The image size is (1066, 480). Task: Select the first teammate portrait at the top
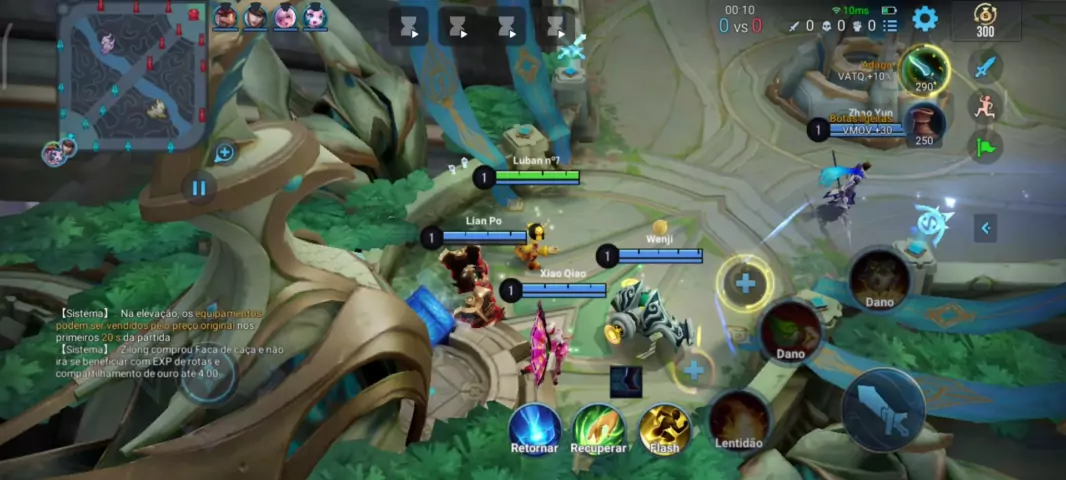225,16
